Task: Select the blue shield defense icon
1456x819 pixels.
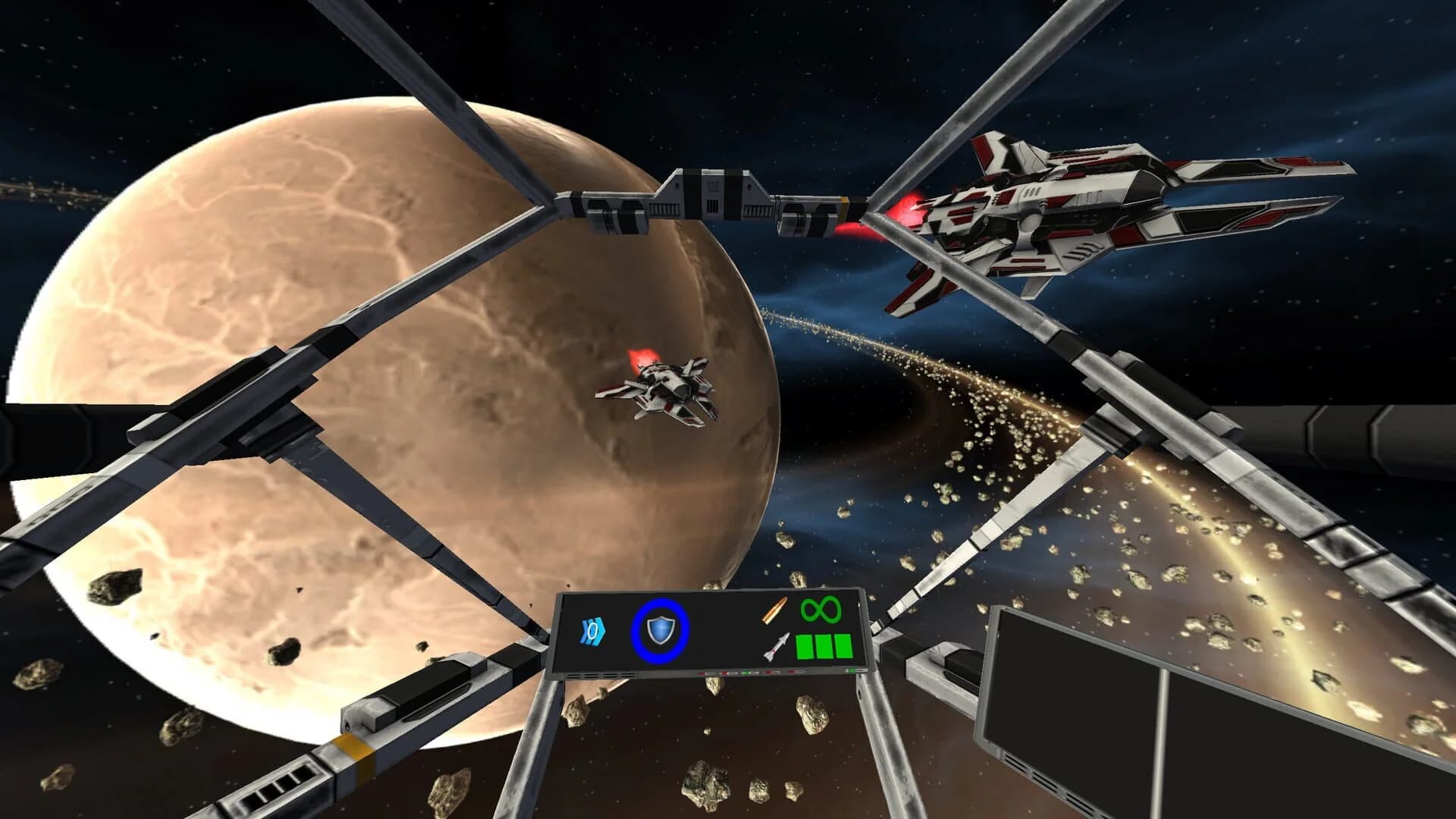Action: 661,630
